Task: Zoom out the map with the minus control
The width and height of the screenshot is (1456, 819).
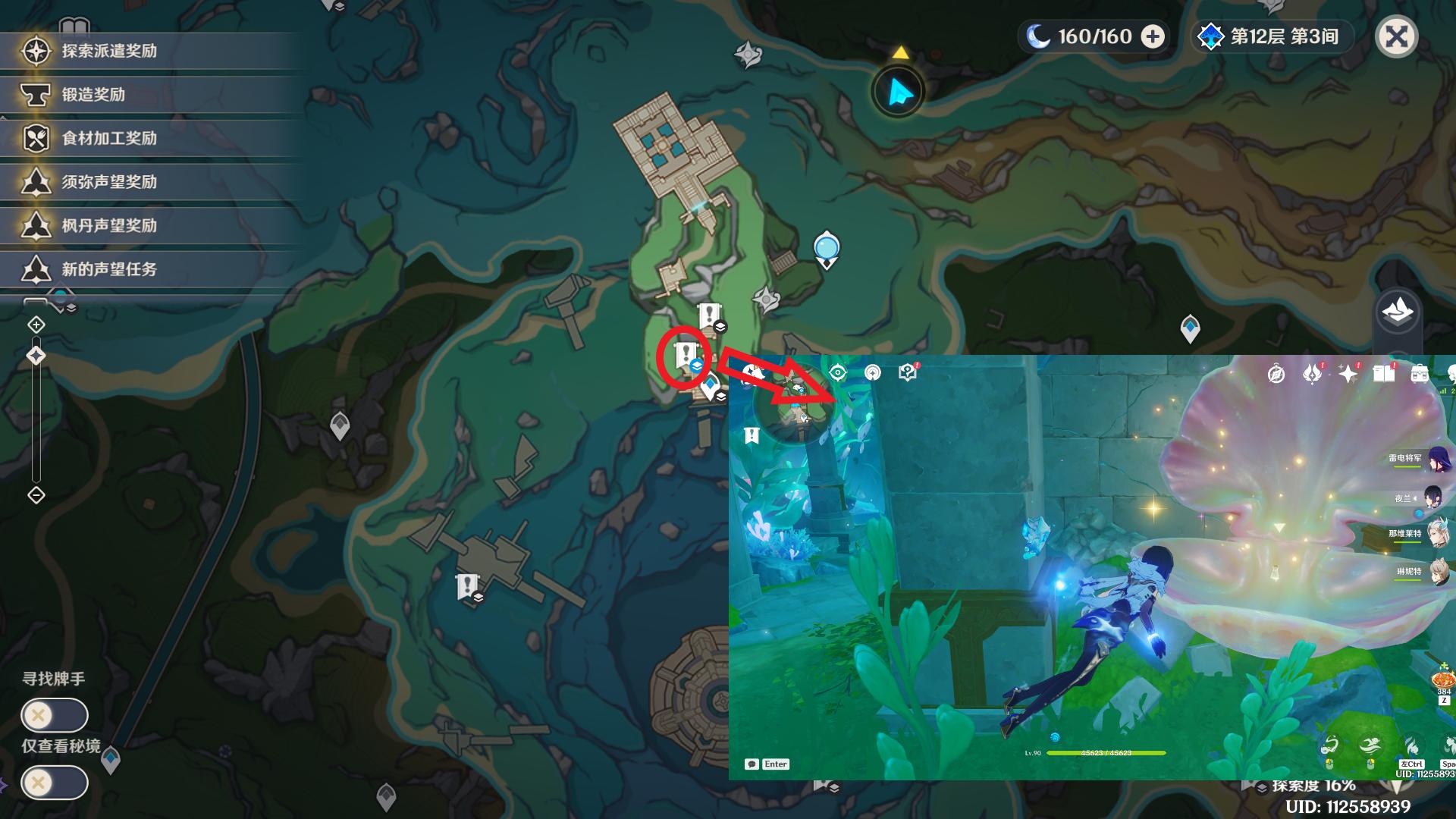Action: coord(36,495)
